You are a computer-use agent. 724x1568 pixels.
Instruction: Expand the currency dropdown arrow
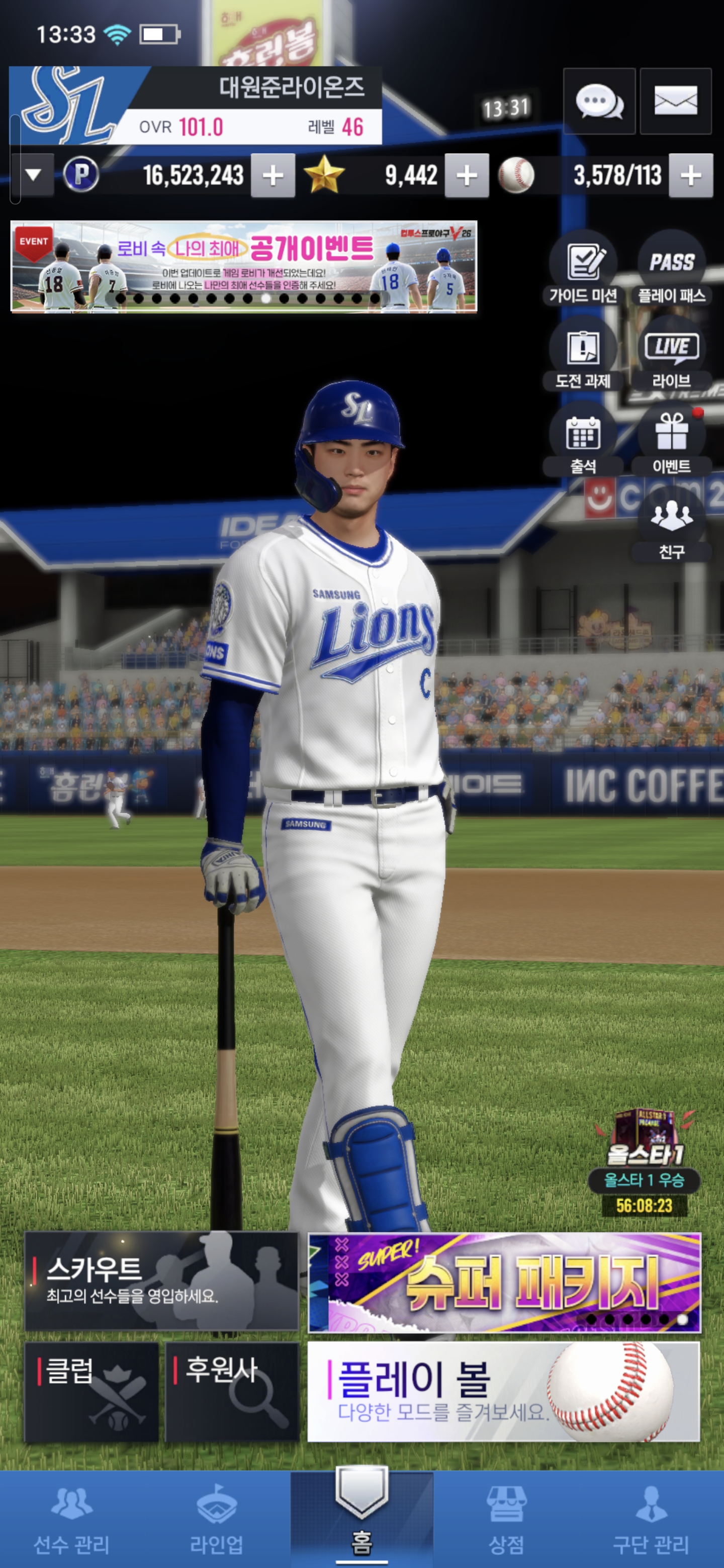click(33, 175)
